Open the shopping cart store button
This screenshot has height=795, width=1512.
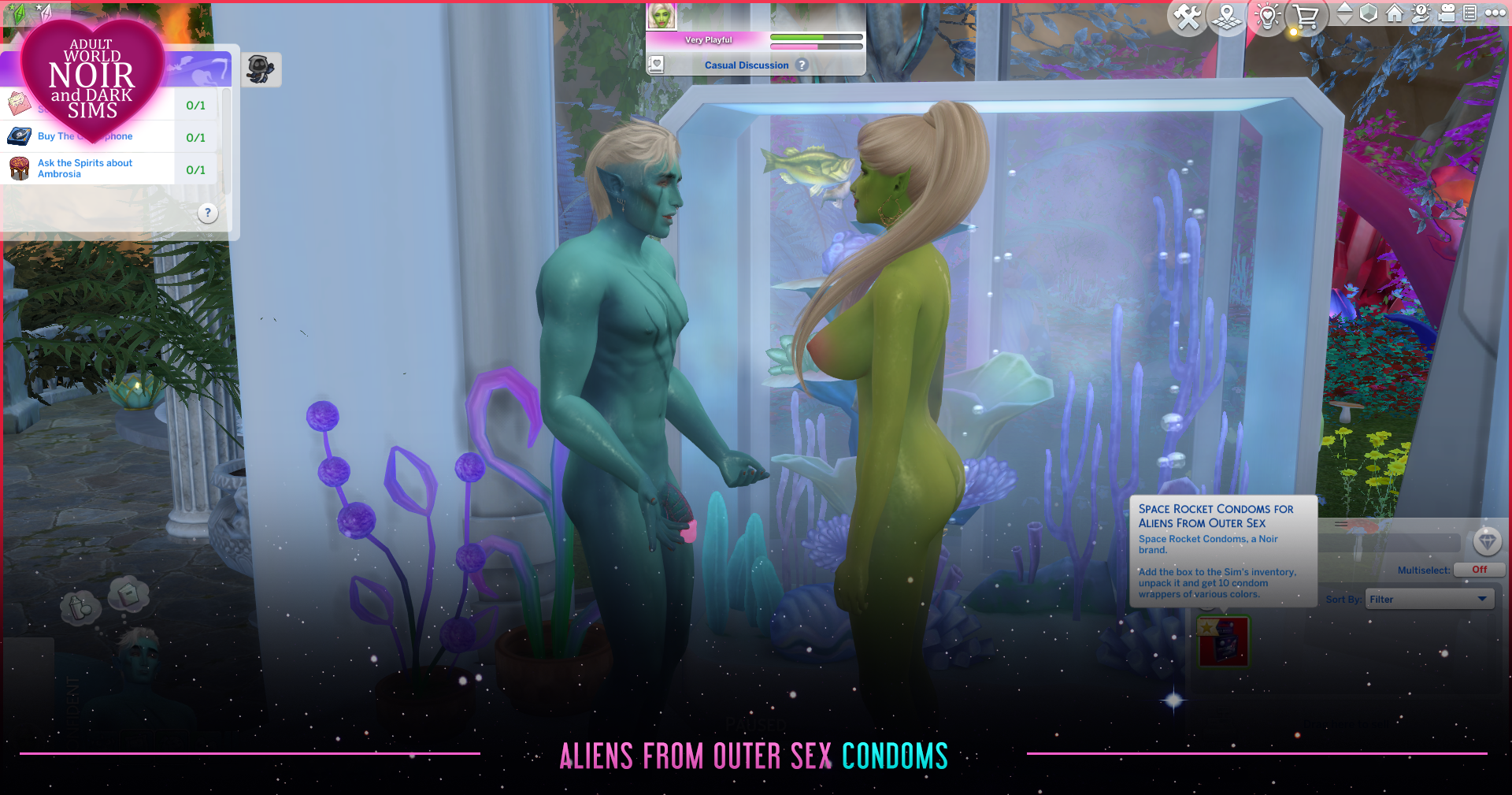[x=1306, y=17]
